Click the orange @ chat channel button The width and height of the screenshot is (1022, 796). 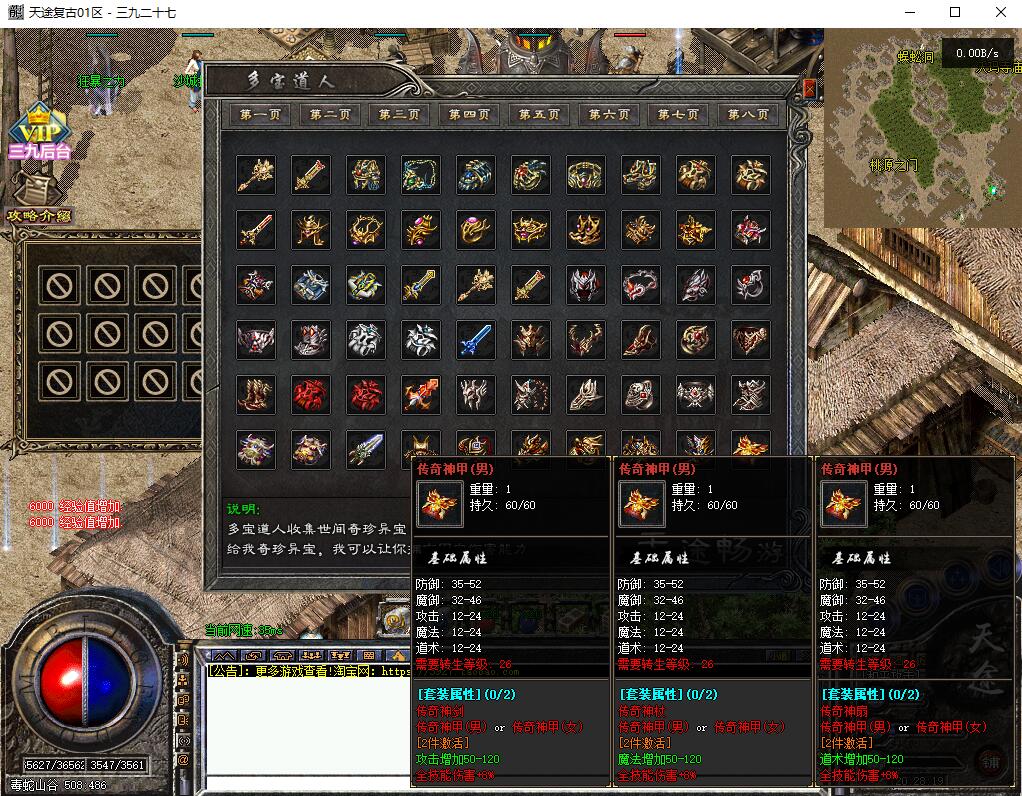[x=183, y=760]
